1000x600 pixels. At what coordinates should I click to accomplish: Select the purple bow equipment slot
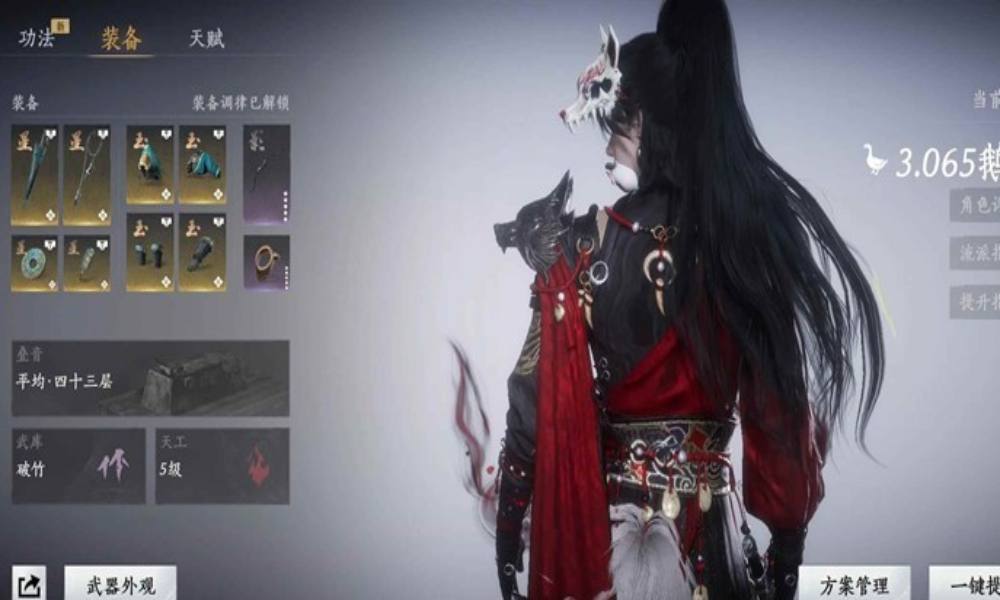click(x=266, y=173)
